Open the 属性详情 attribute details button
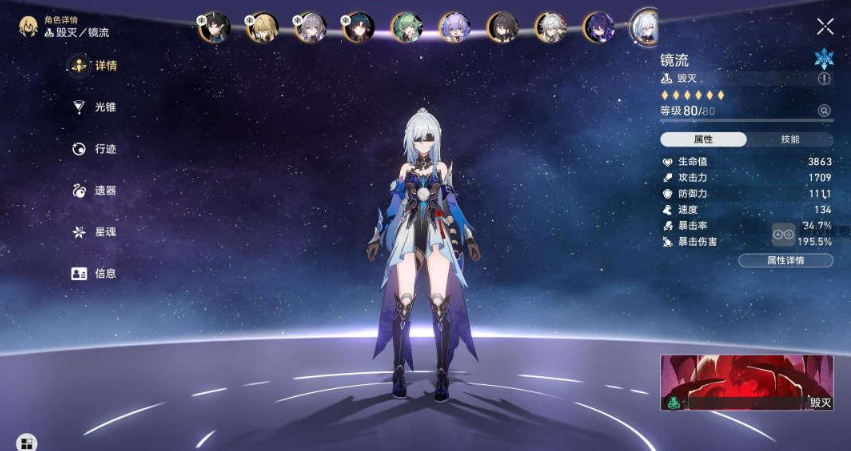The height and width of the screenshot is (451, 851). pos(785,261)
